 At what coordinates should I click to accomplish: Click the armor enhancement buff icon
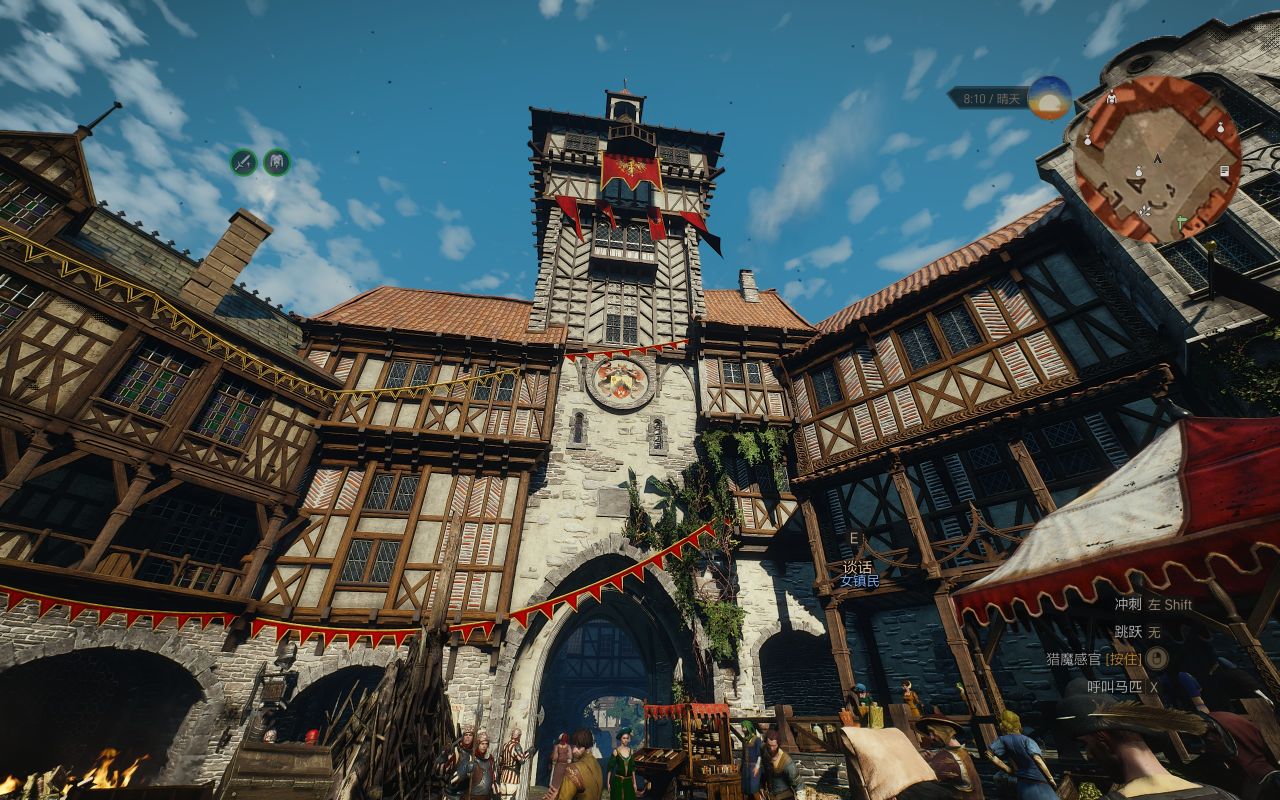click(277, 162)
